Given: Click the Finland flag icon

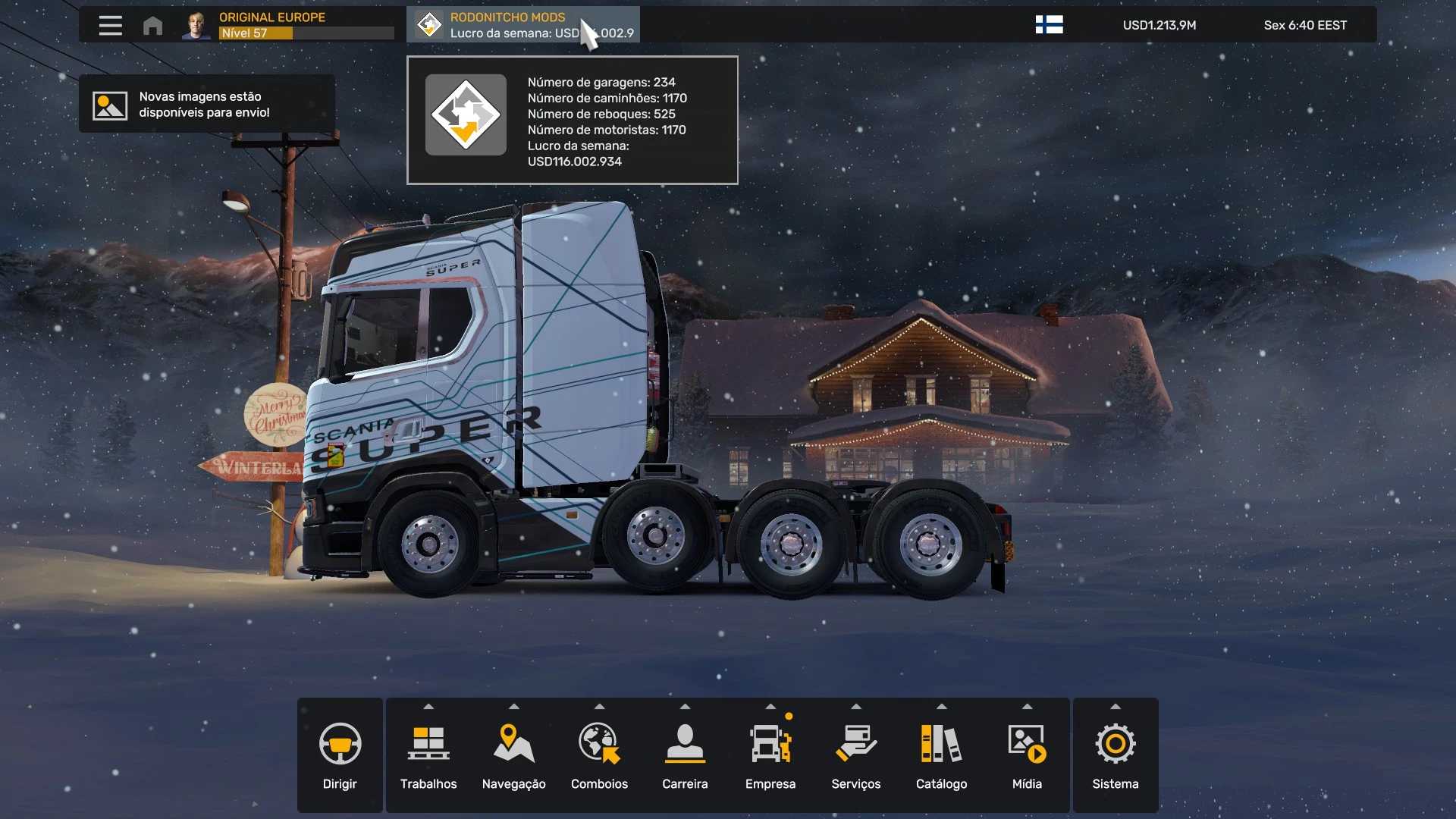Looking at the screenshot, I should click(1049, 25).
